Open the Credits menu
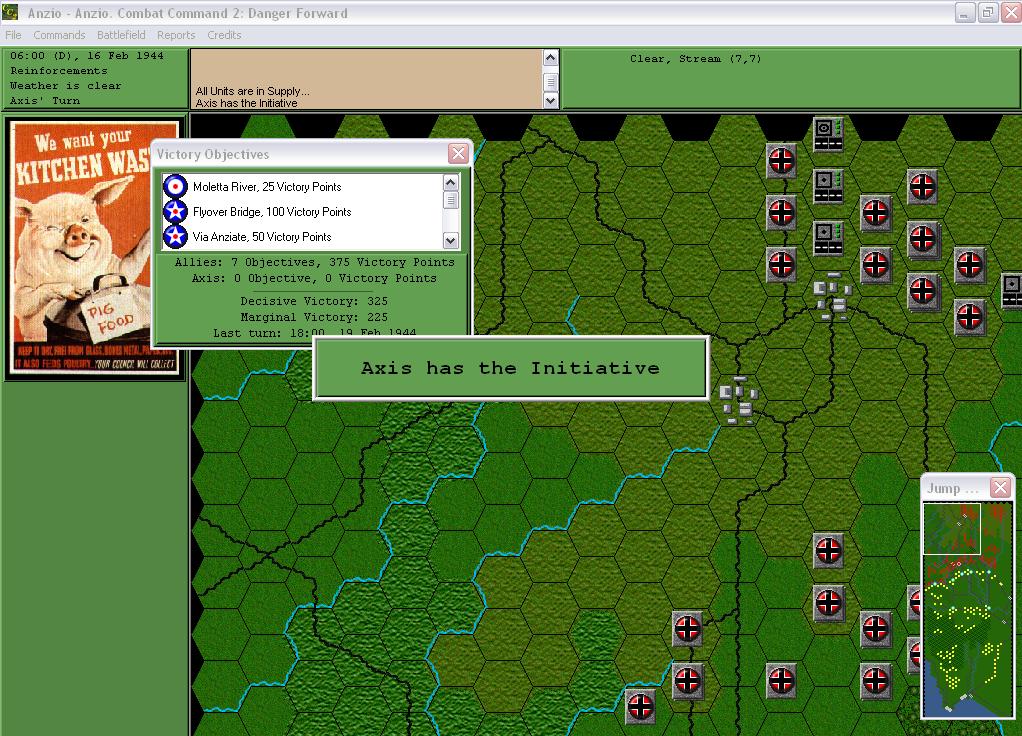Viewport: 1022px width, 736px height. coord(224,35)
